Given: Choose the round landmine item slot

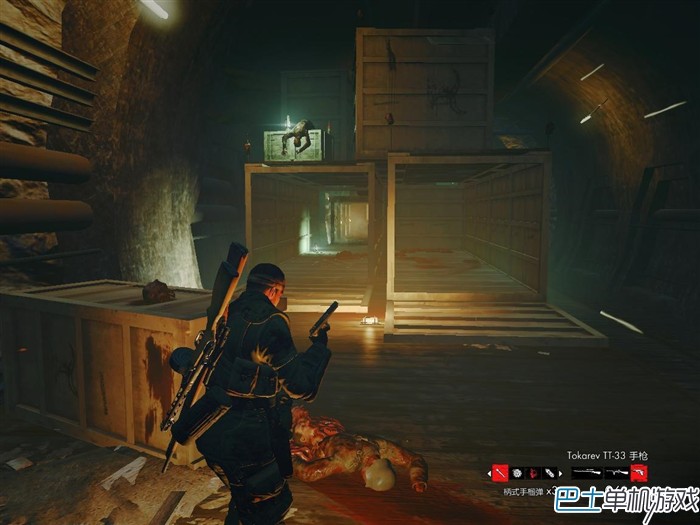Looking at the screenshot, I should (518, 473).
